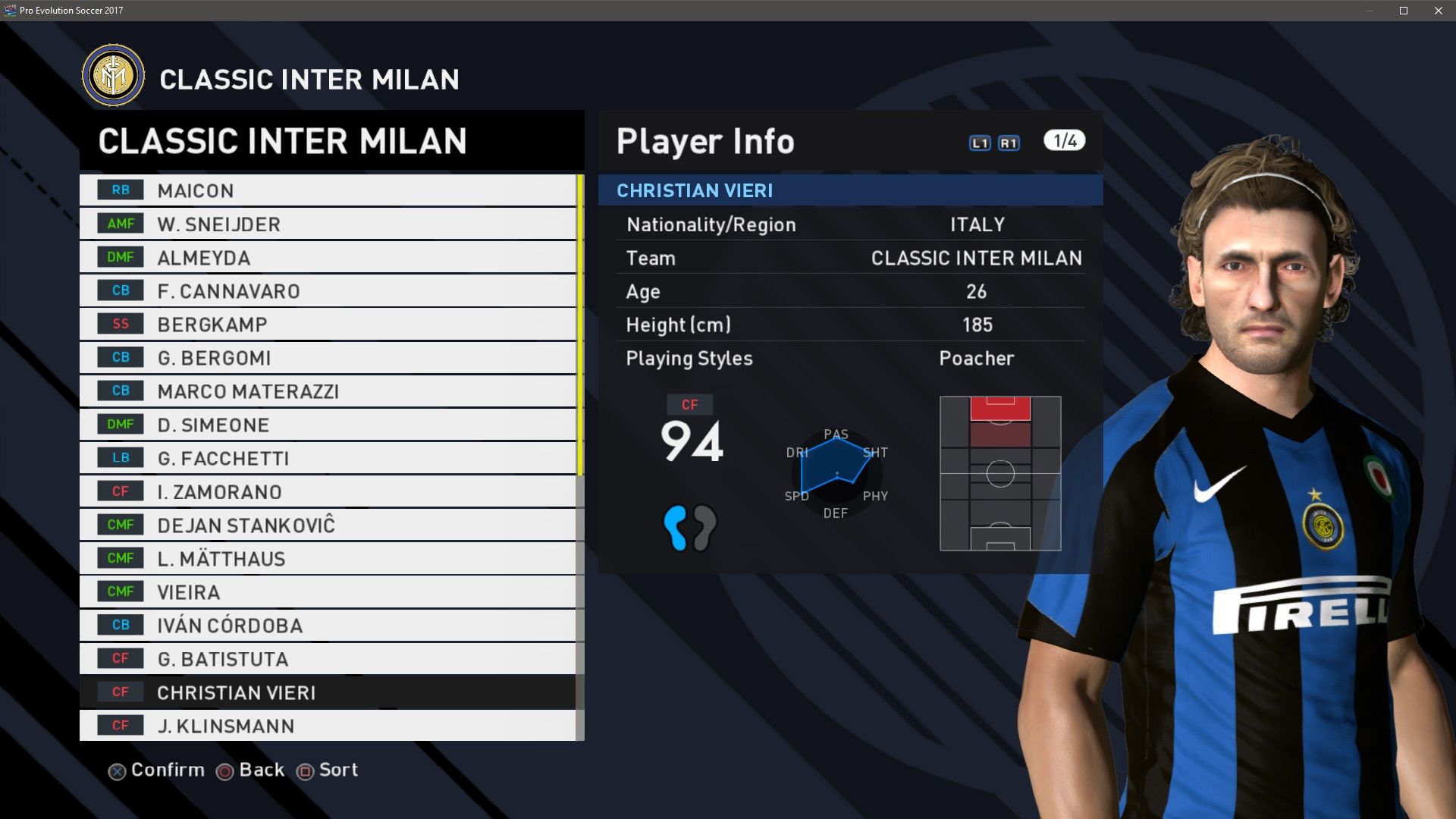Select G. Batistuta

[328, 659]
